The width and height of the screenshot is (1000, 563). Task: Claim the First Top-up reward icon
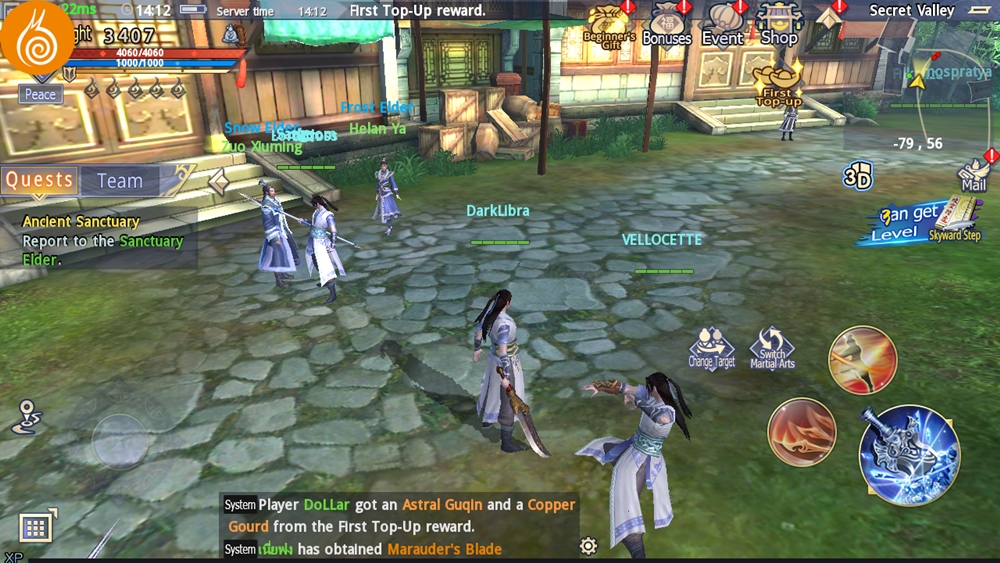pos(778,84)
